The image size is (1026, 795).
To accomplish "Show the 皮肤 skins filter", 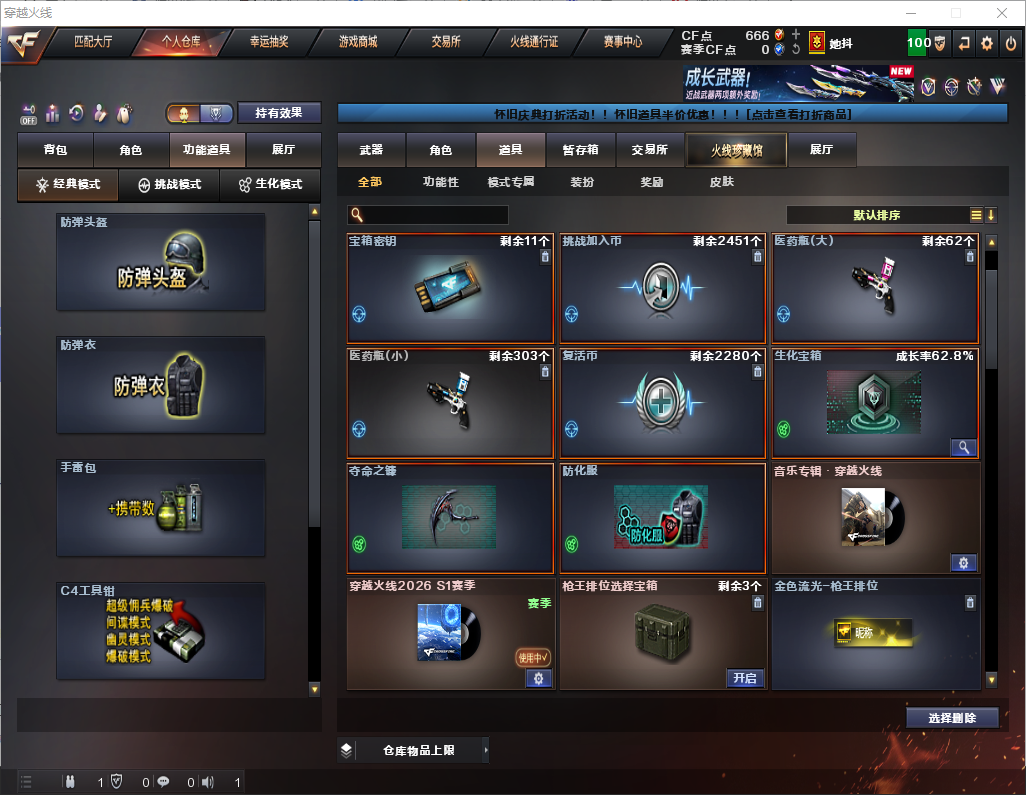I will coord(721,182).
